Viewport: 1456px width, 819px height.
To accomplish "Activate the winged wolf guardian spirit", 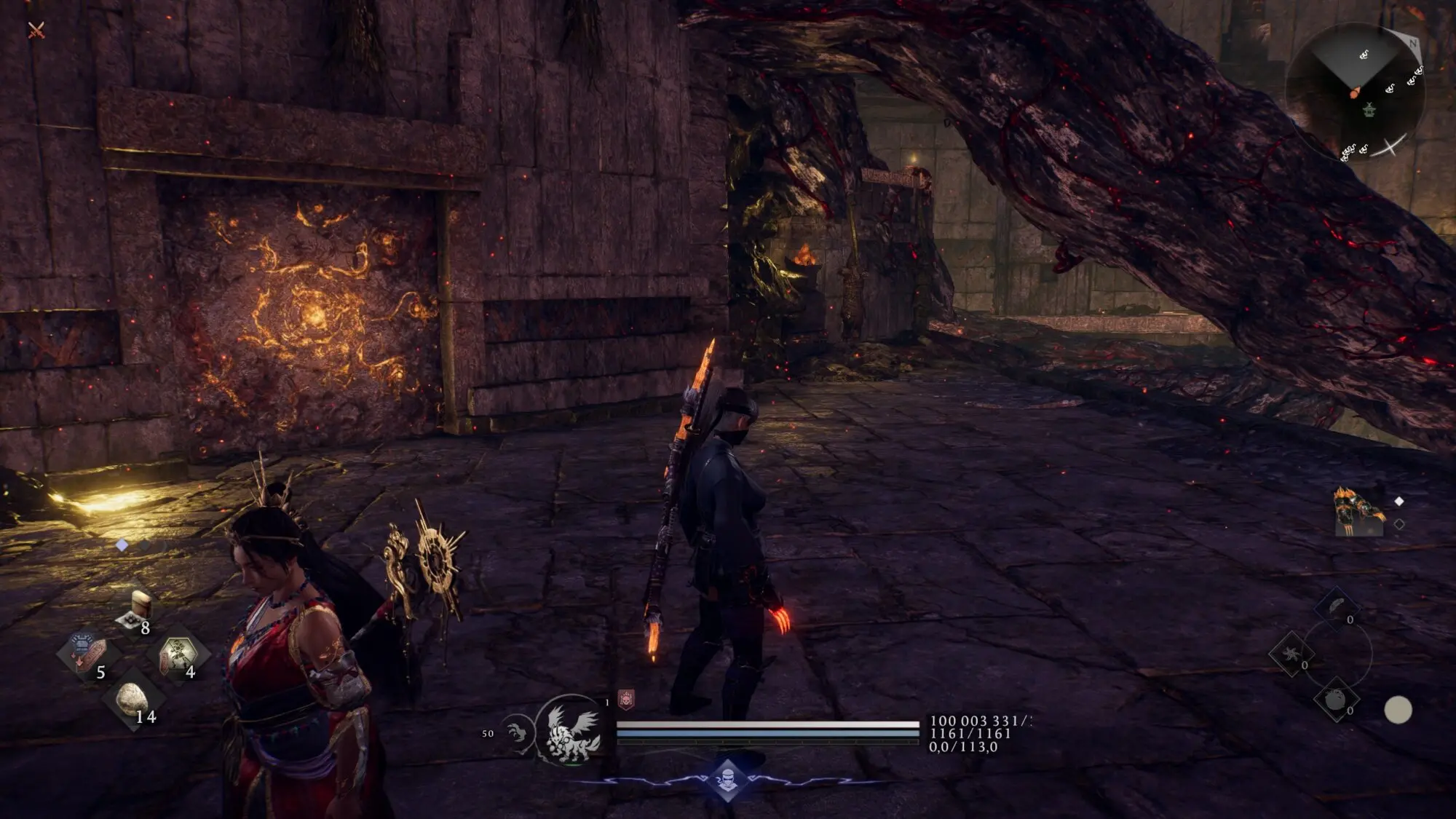I will pos(572,732).
